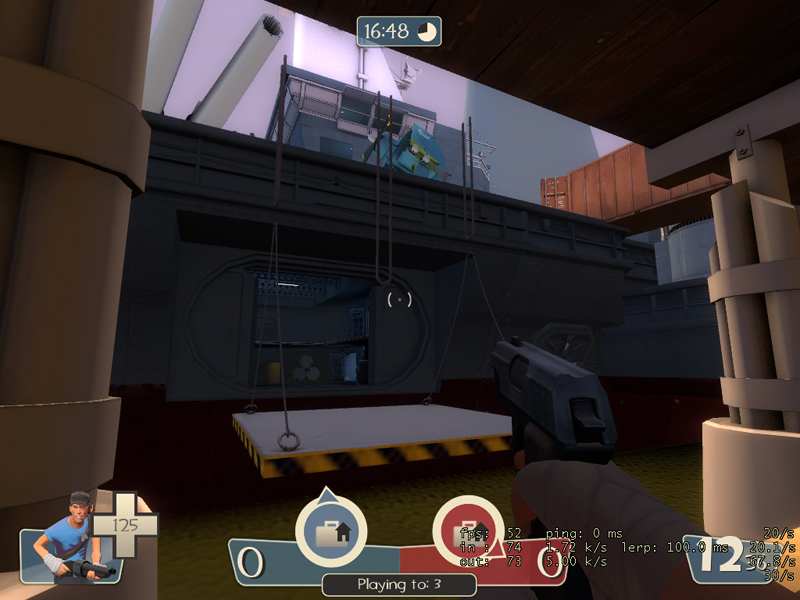
Task: Click the BLU intelligence briefcase indicator
Action: (x=330, y=531)
